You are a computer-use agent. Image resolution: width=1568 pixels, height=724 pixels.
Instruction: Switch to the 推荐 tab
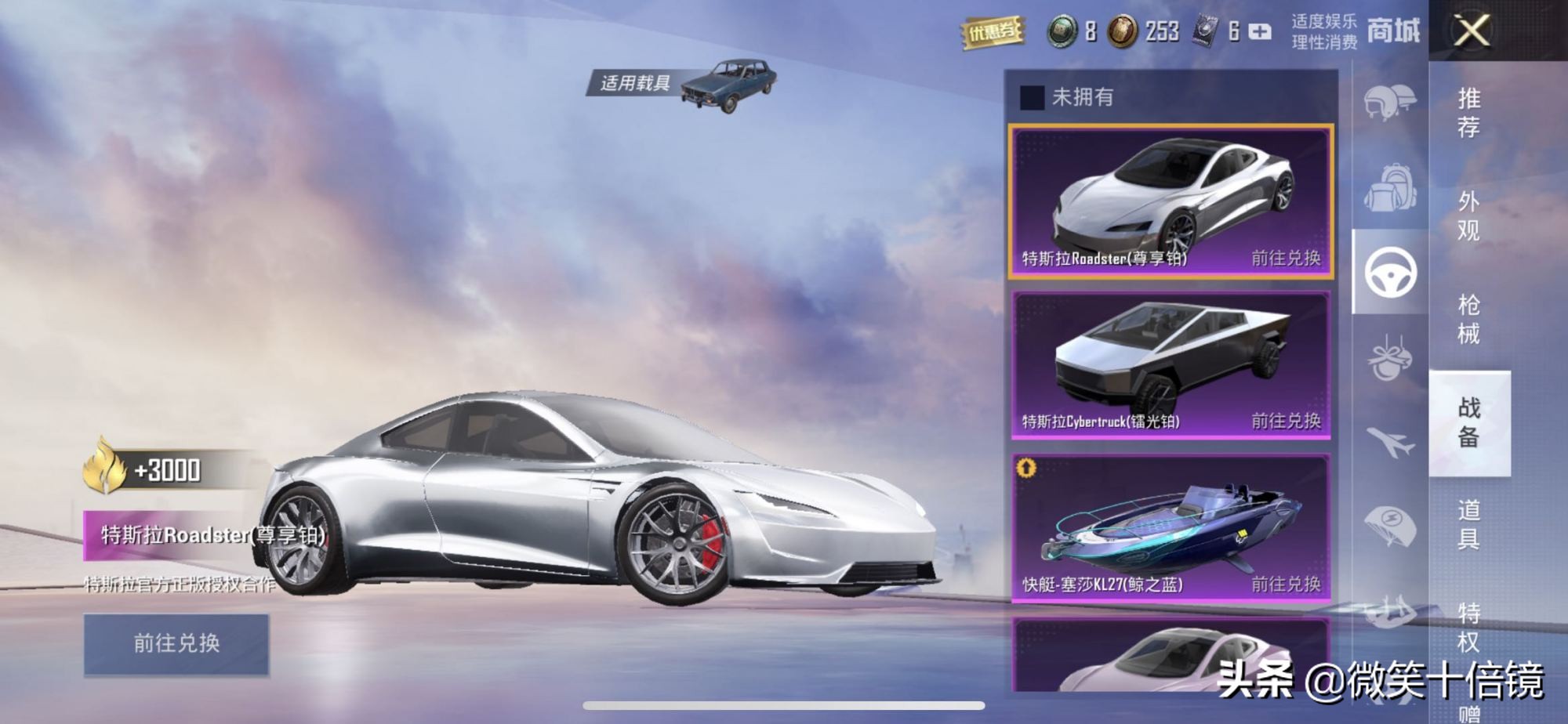coord(1468,112)
